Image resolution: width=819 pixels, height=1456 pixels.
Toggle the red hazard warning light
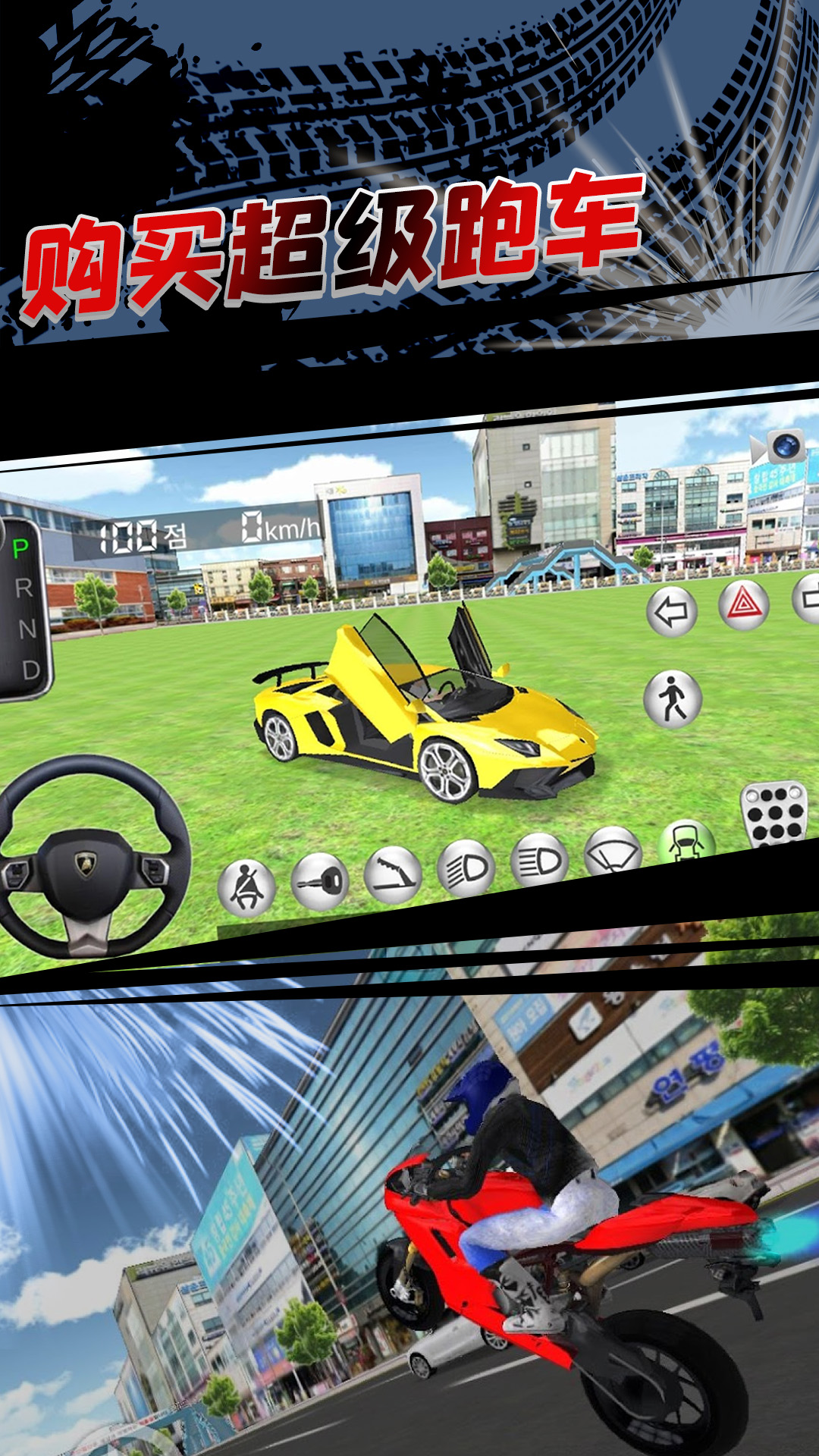coord(744,604)
